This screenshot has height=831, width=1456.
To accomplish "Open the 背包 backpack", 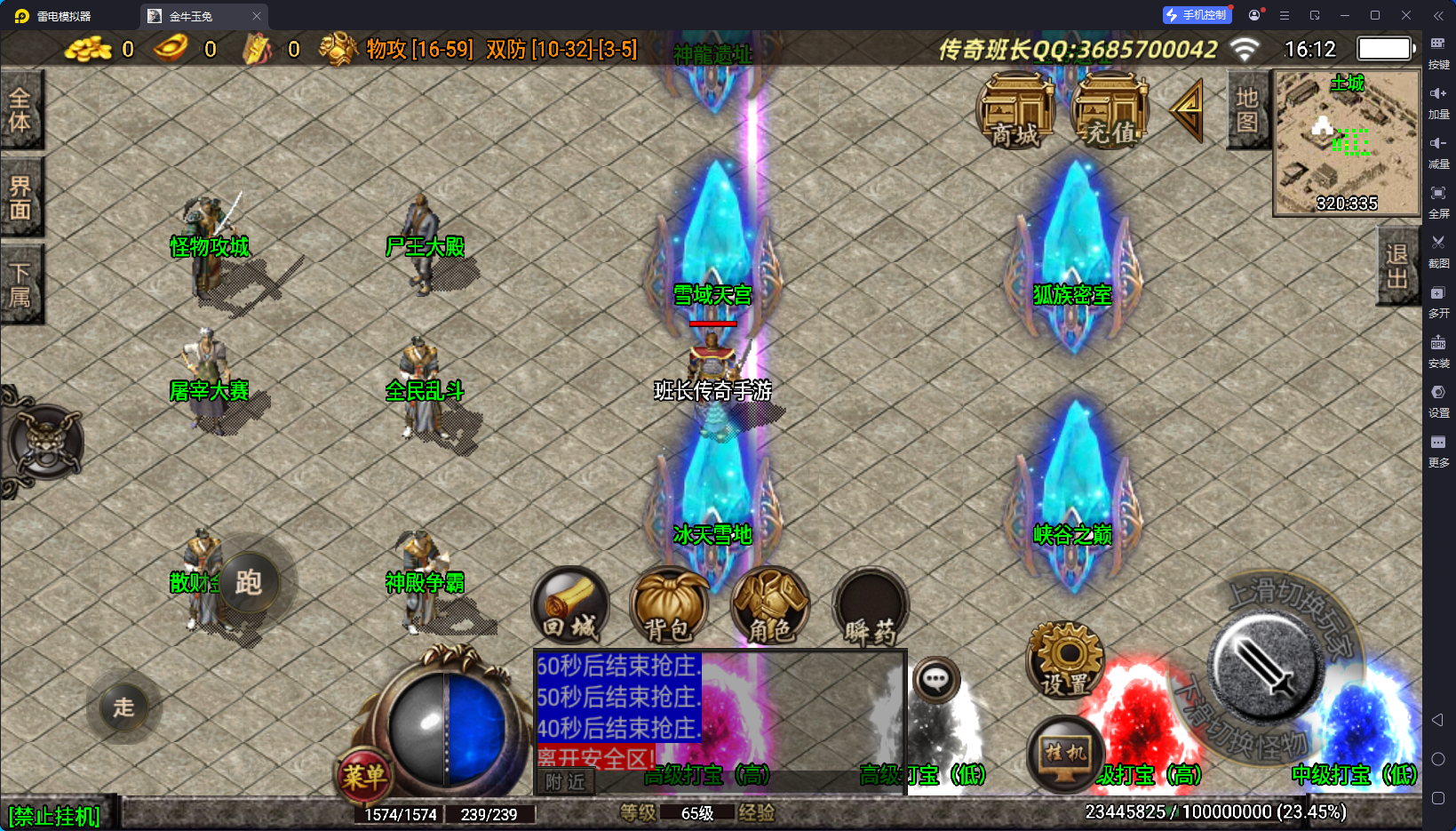I will point(669,606).
